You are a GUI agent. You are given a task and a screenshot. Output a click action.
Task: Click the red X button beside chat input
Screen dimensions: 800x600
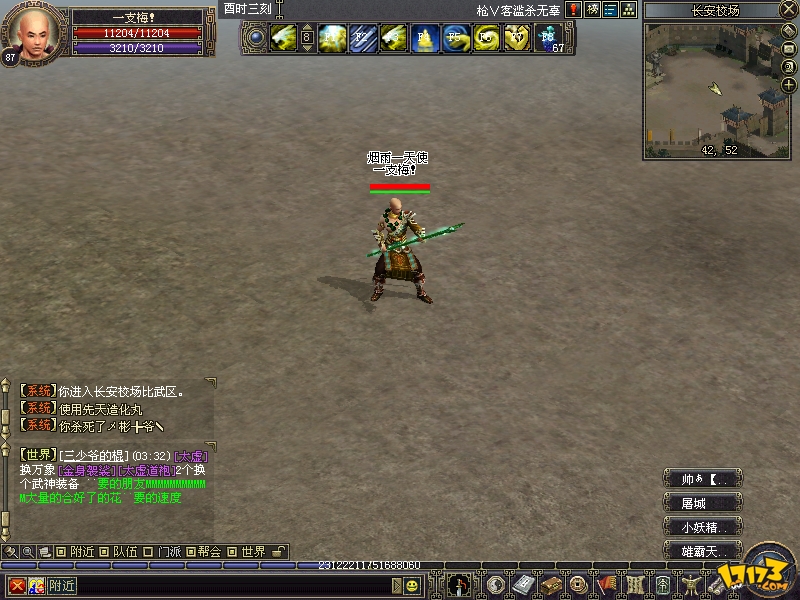pos(17,585)
